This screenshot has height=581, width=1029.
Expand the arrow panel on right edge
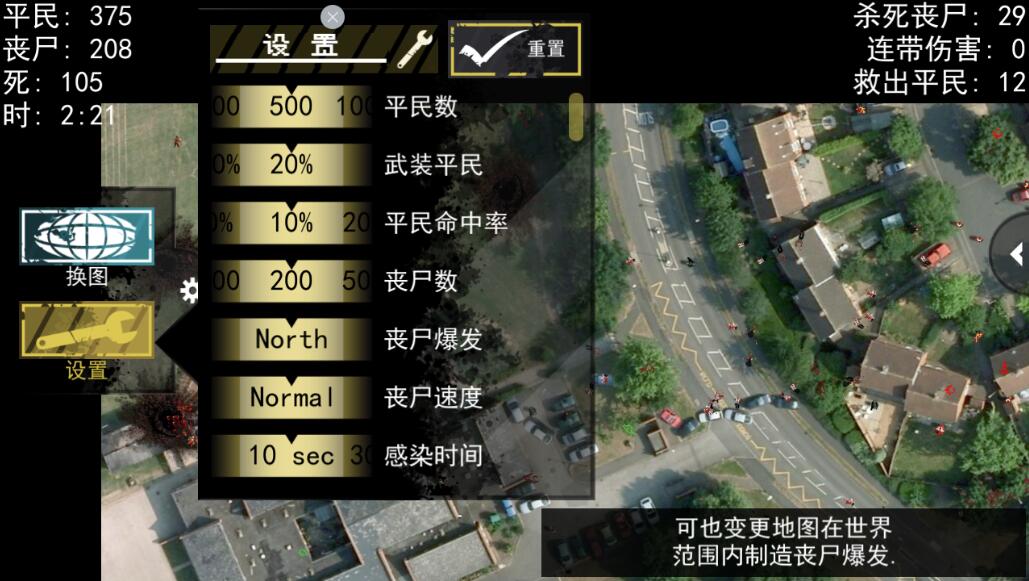coord(1012,254)
